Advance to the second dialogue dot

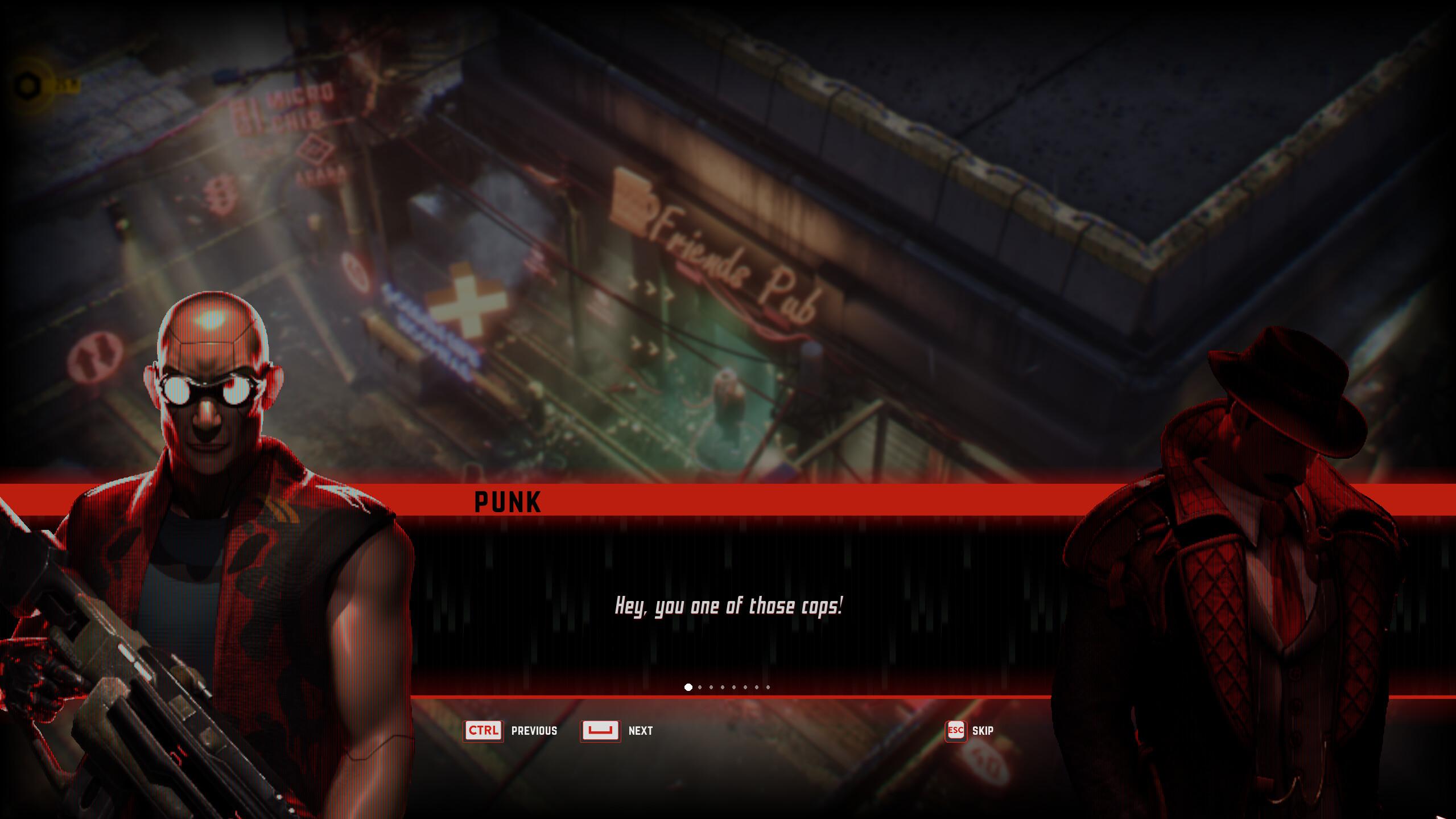coord(699,687)
